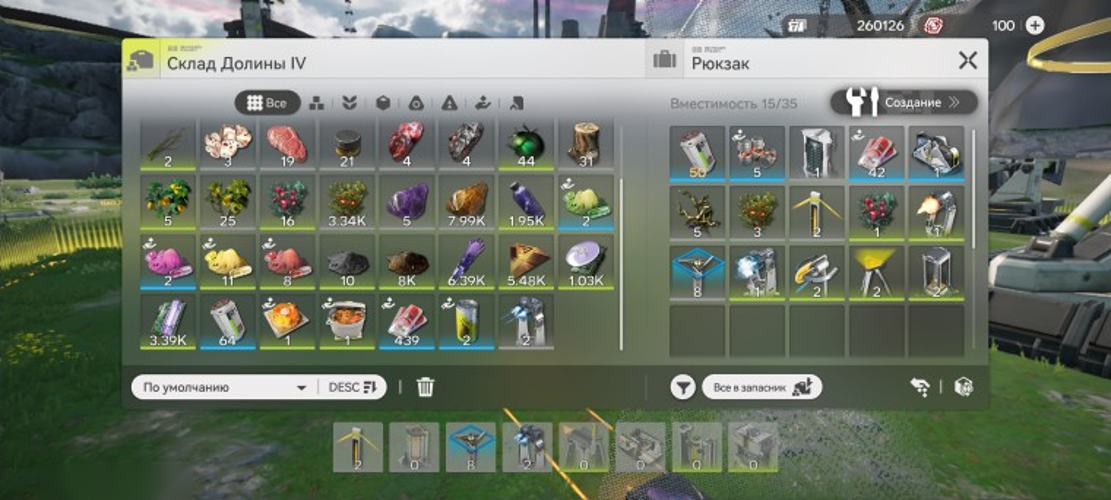Image resolution: width=1111 pixels, height=500 pixels.
Task: Open the По умолчанию sort dropdown
Action: [224, 387]
